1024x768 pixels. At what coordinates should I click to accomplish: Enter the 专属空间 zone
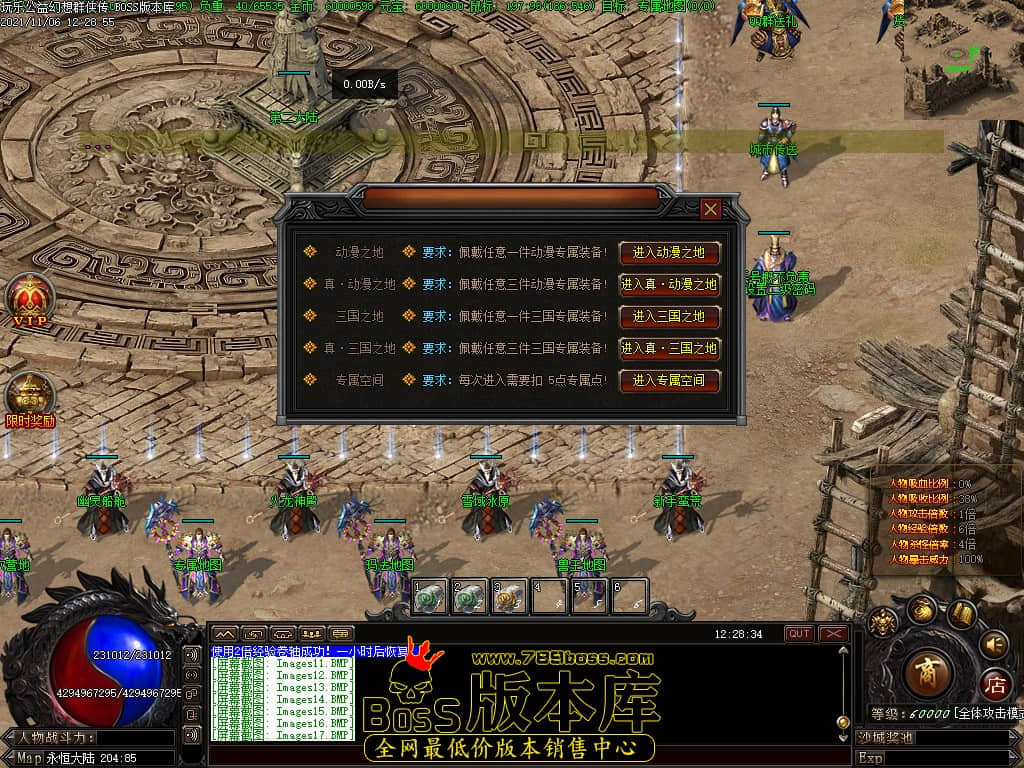coord(669,380)
